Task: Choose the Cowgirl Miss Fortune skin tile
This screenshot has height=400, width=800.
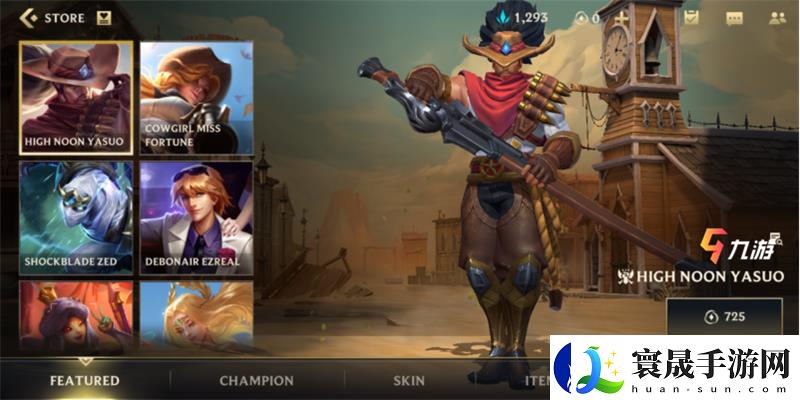Action: tap(196, 98)
